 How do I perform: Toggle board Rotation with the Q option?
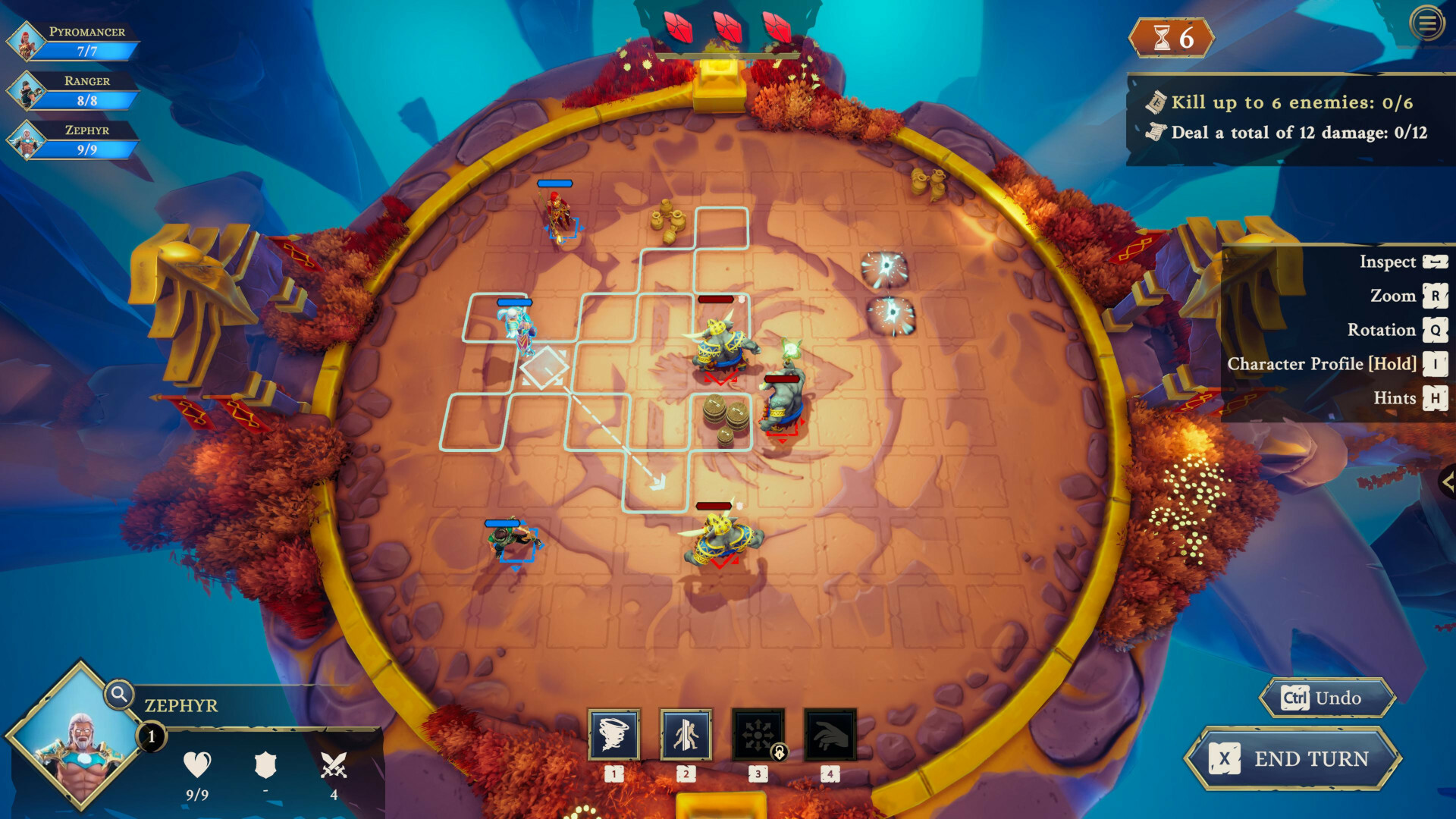pos(1383,330)
